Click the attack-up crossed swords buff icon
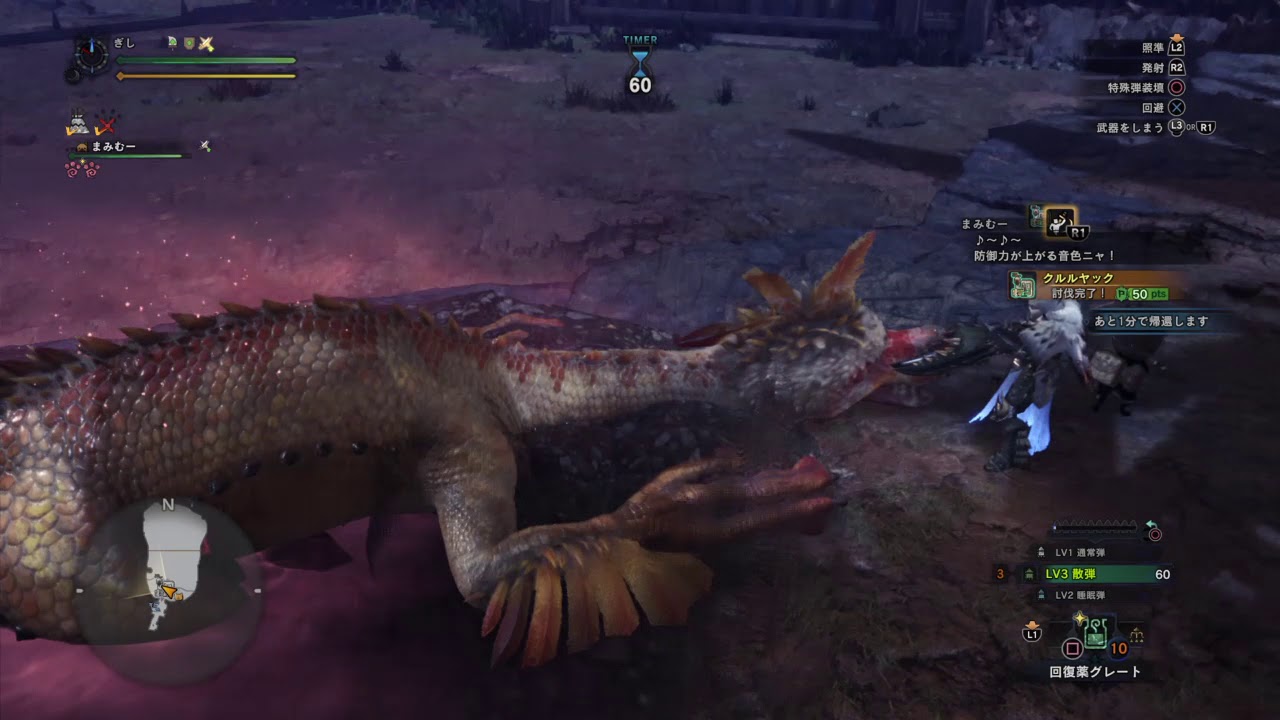 pyautogui.click(x=206, y=43)
